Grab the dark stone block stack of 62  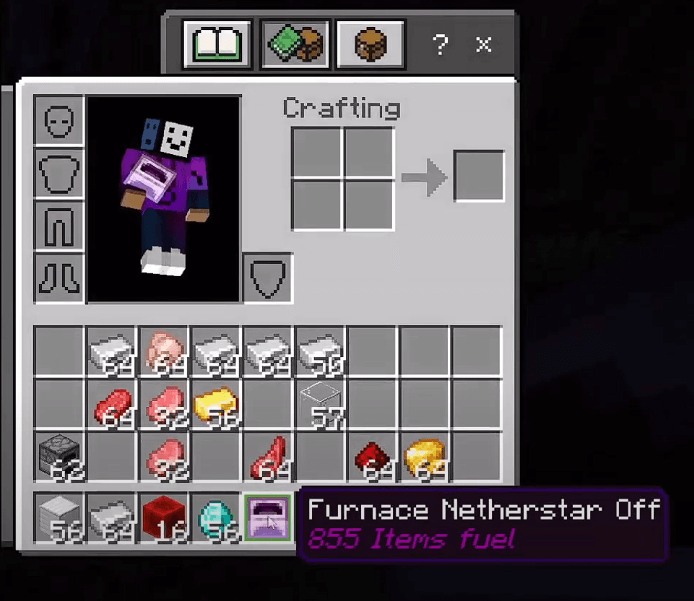coord(59,457)
